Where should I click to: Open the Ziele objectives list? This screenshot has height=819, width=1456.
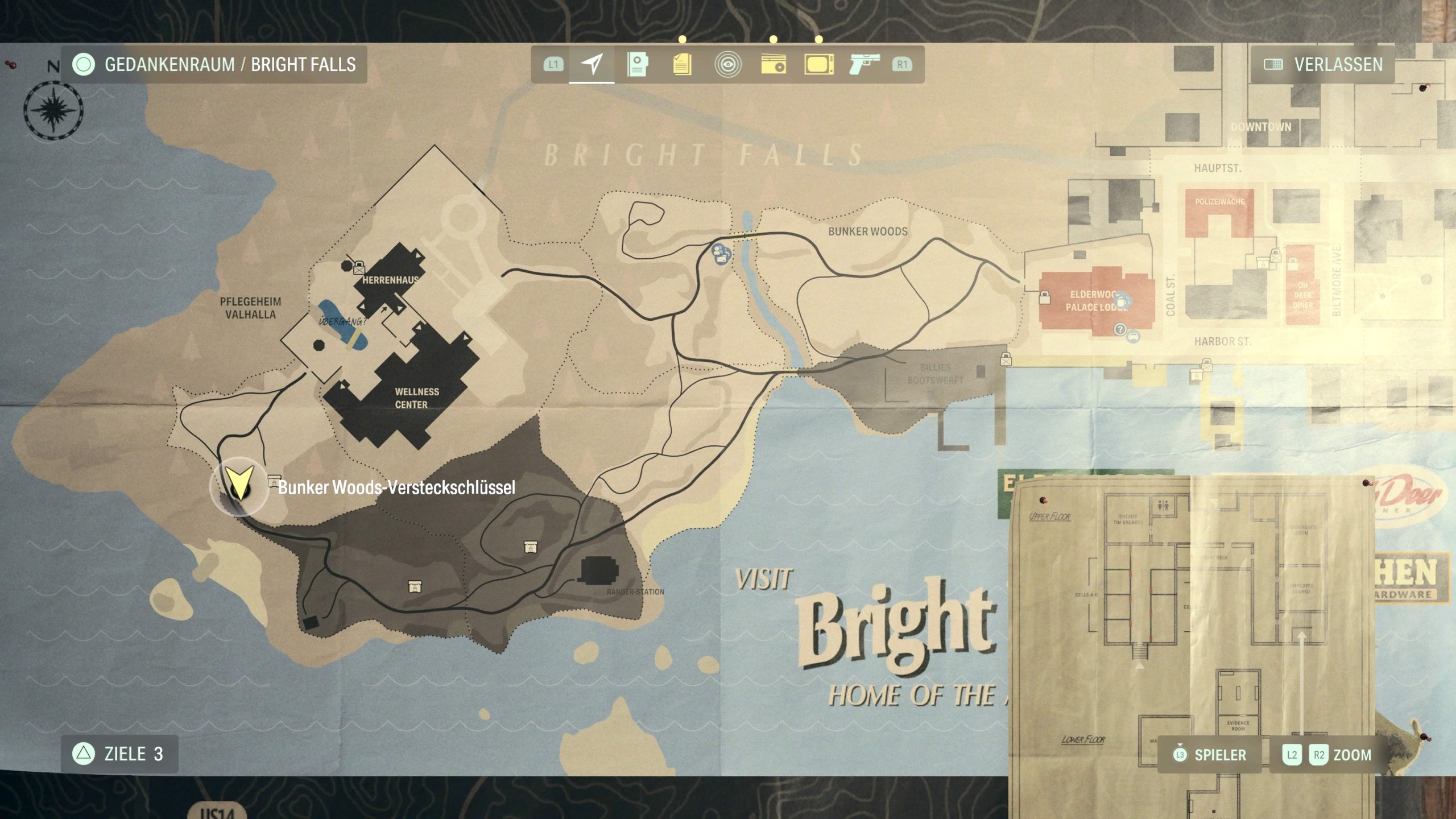point(119,754)
